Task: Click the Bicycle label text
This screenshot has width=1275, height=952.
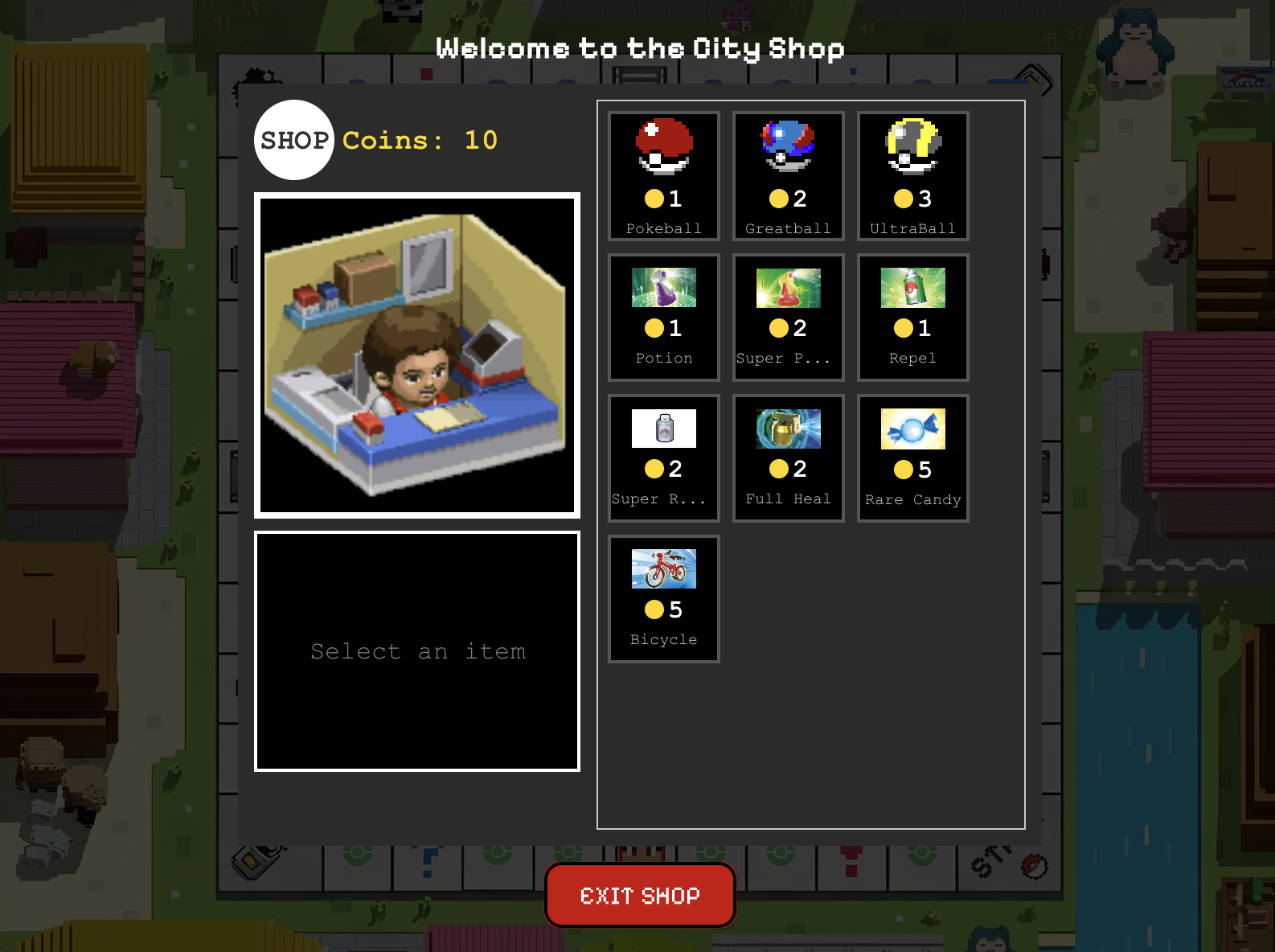Action: [x=663, y=639]
